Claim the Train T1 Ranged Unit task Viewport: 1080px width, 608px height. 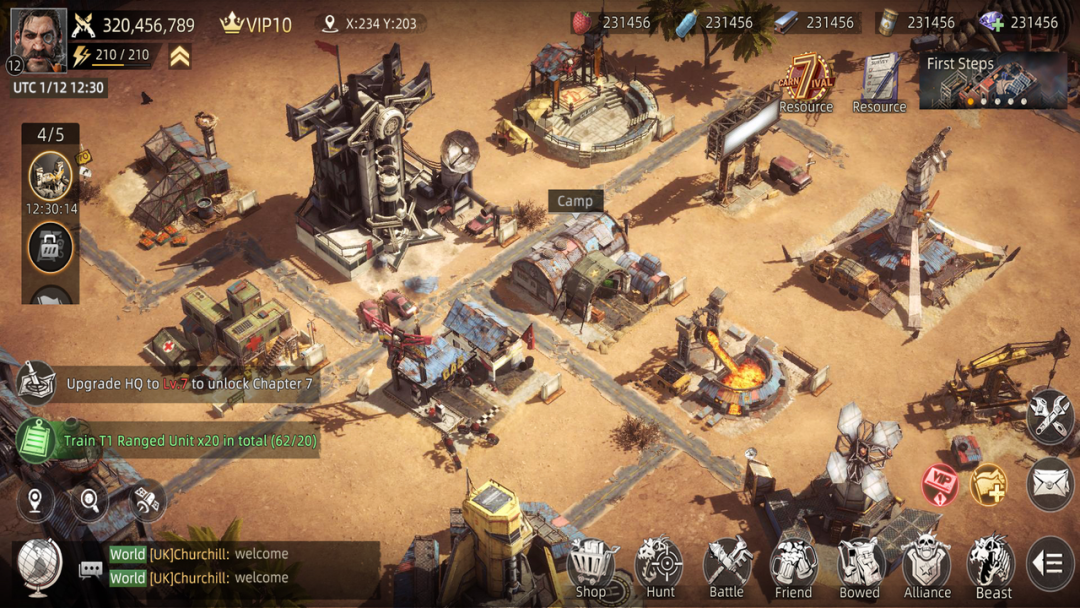[x=170, y=440]
